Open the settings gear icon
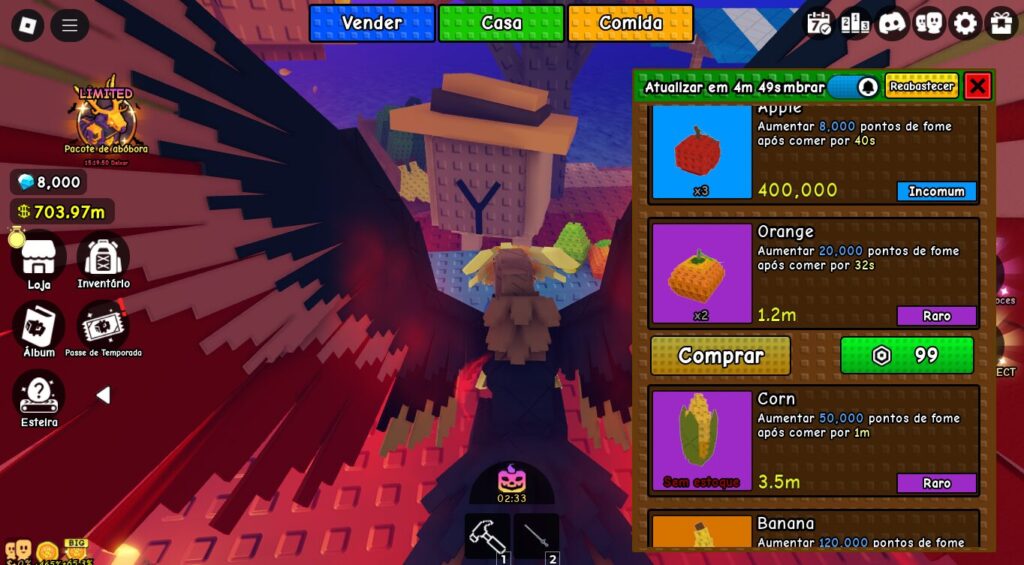Viewport: 1024px width, 565px height. pyautogui.click(x=965, y=23)
